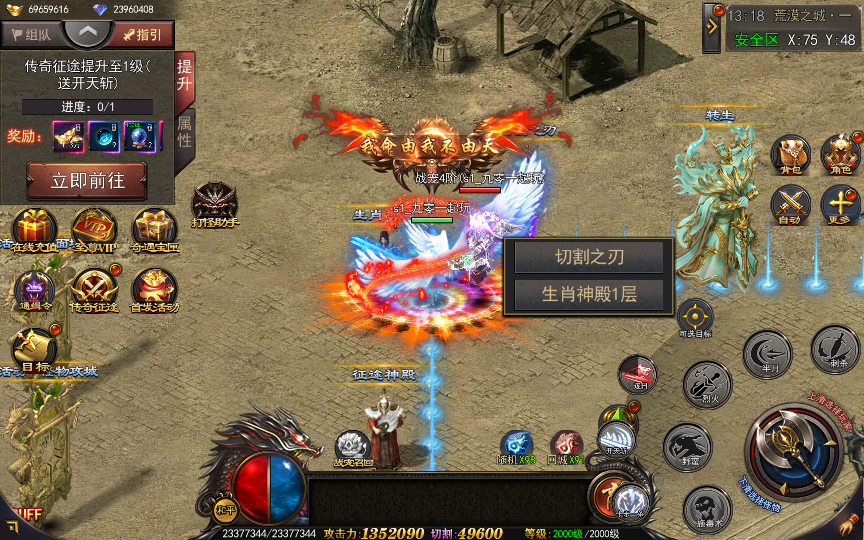
Task: Open the 打怪助手 monster-hunting assistant
Action: pos(215,204)
